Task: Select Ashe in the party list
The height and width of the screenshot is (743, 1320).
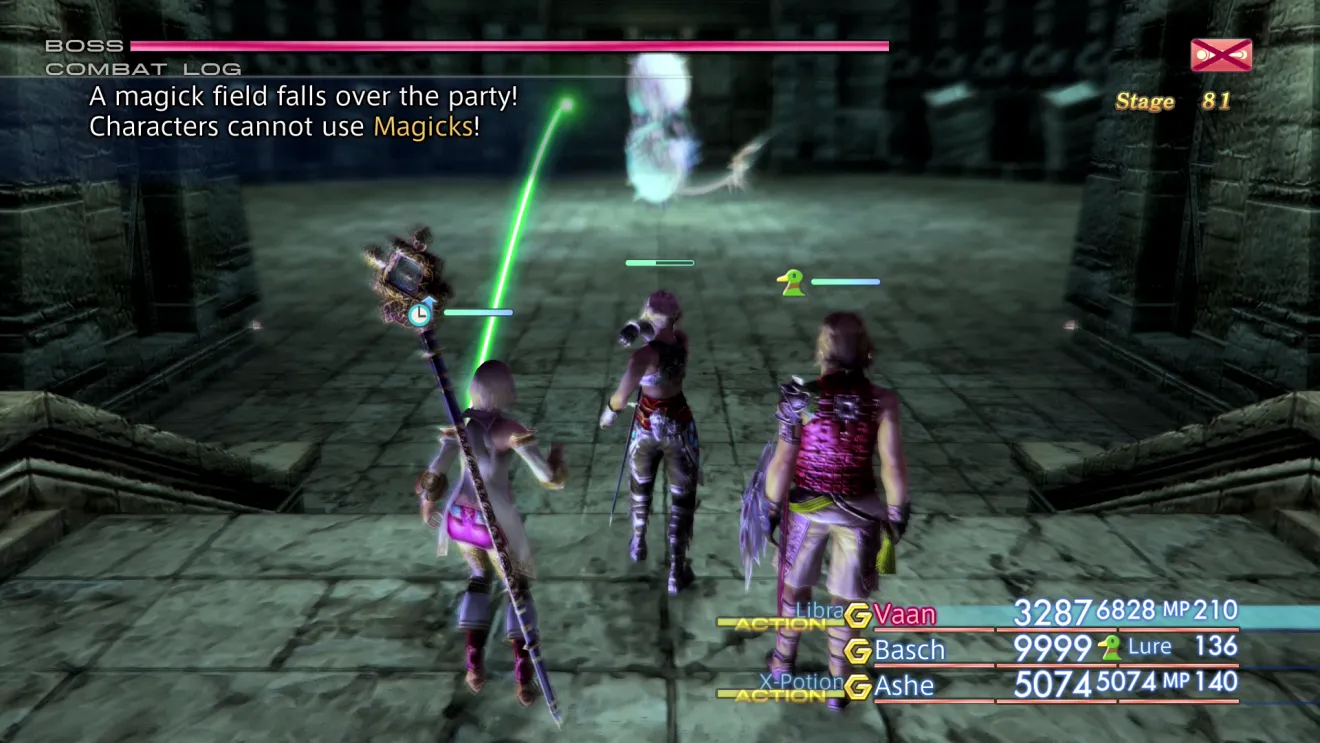Action: click(904, 686)
